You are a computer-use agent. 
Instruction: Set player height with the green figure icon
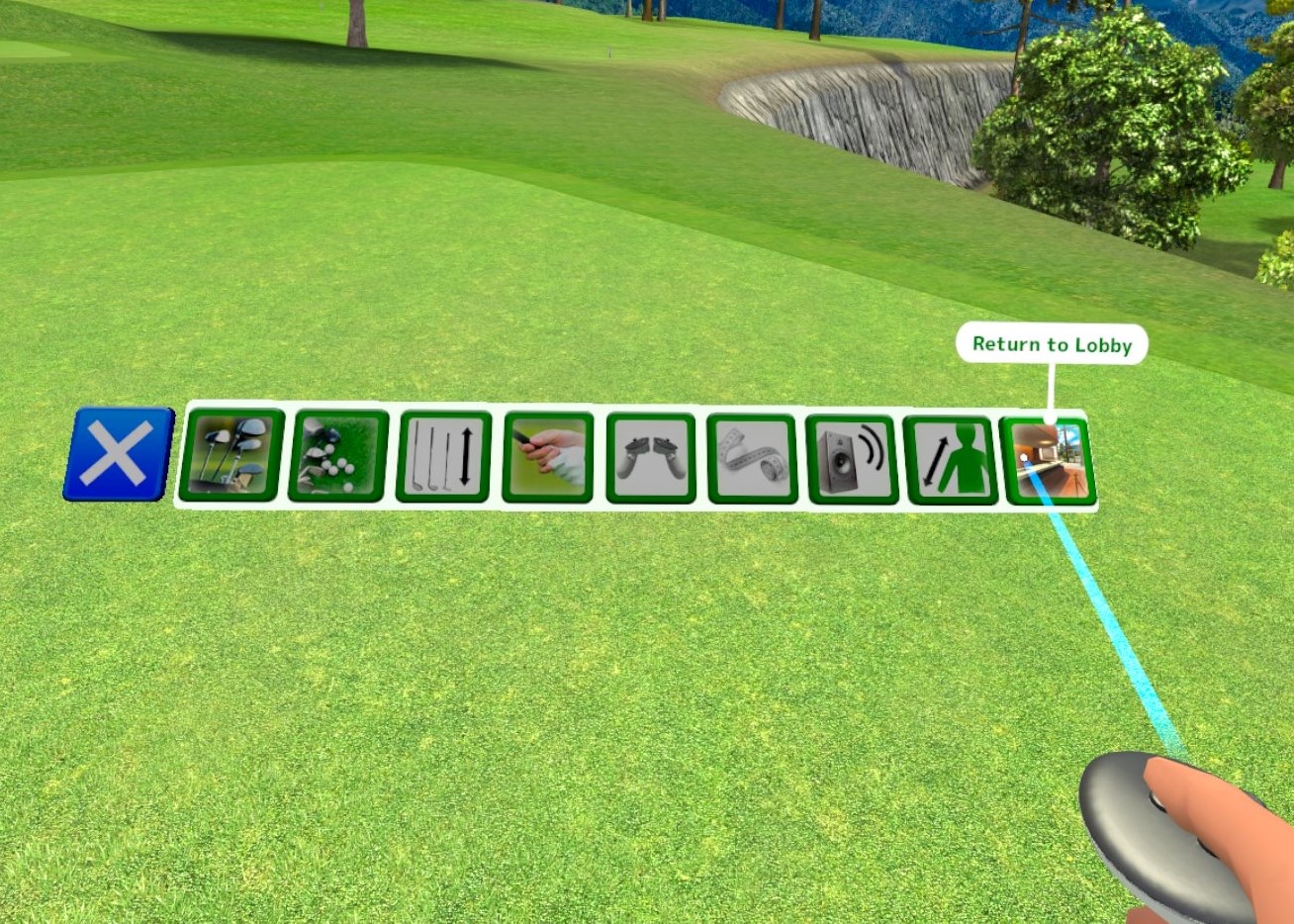[950, 460]
